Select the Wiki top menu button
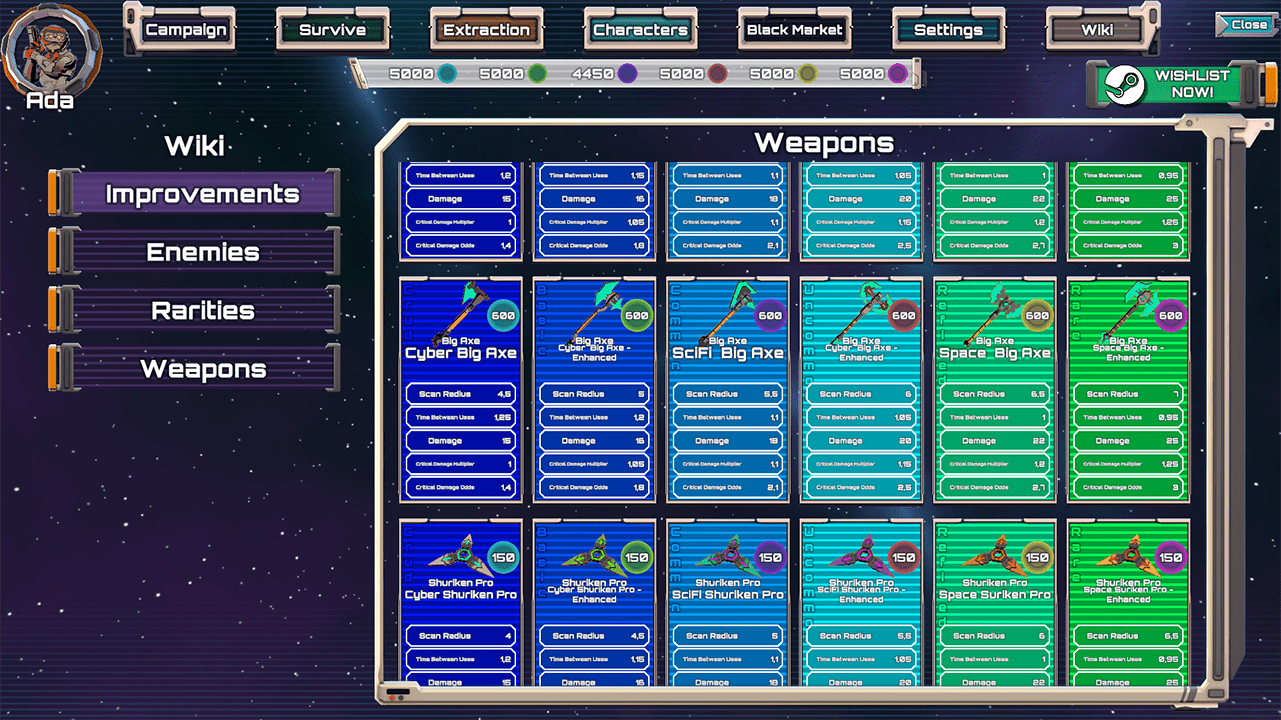Image resolution: width=1281 pixels, height=720 pixels. point(1097,30)
